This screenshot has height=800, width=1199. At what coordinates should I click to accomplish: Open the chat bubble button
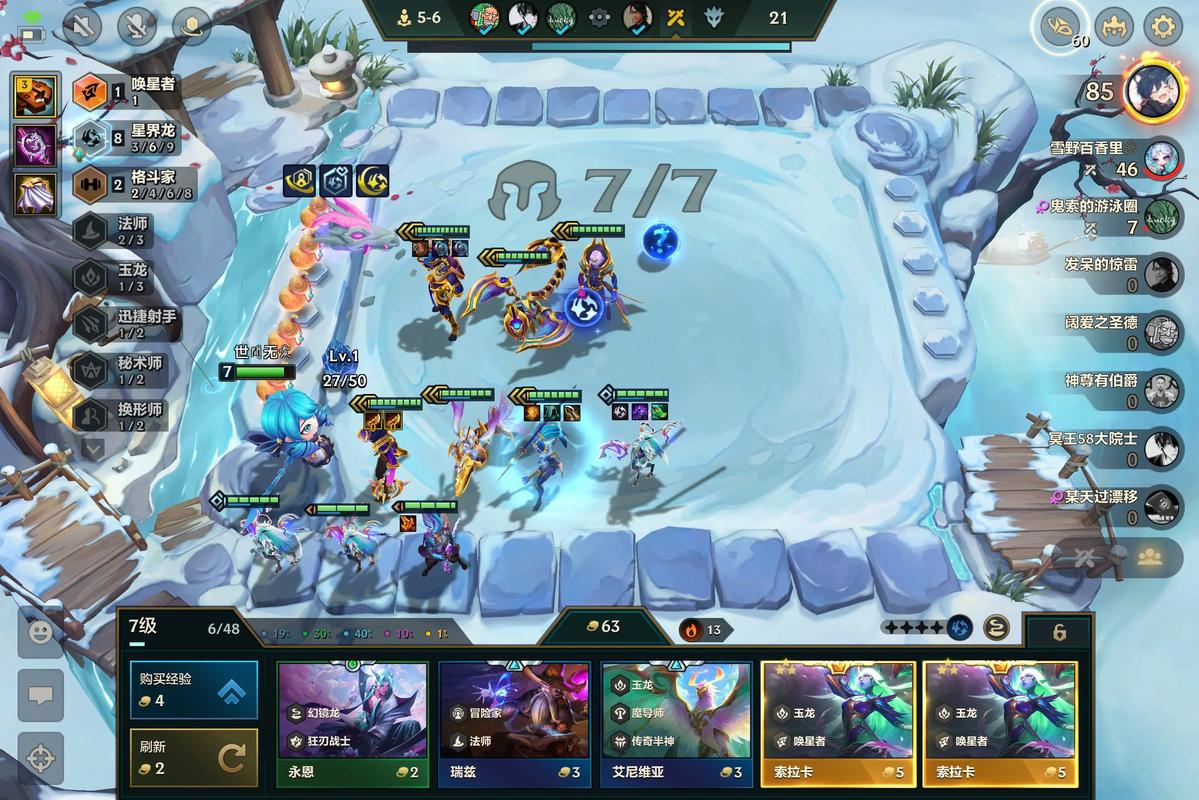[x=41, y=694]
